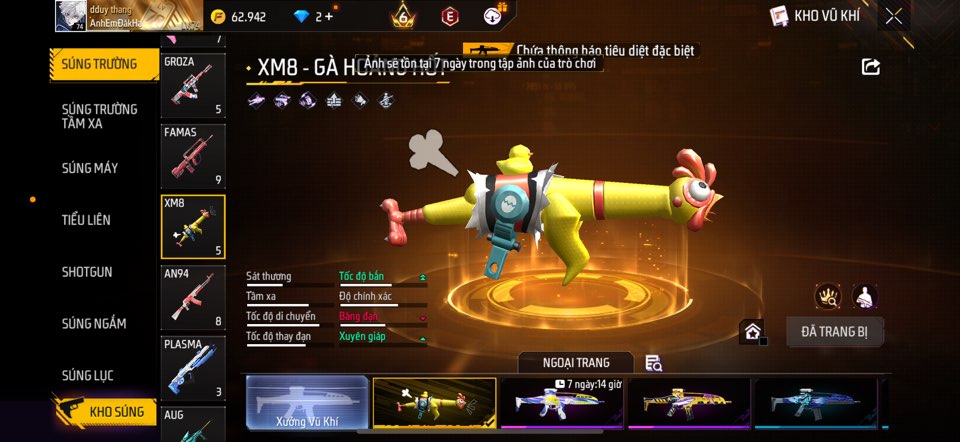Image resolution: width=960 pixels, height=442 pixels.
Task: Switch to the Shotgun category
Action: click(x=87, y=272)
